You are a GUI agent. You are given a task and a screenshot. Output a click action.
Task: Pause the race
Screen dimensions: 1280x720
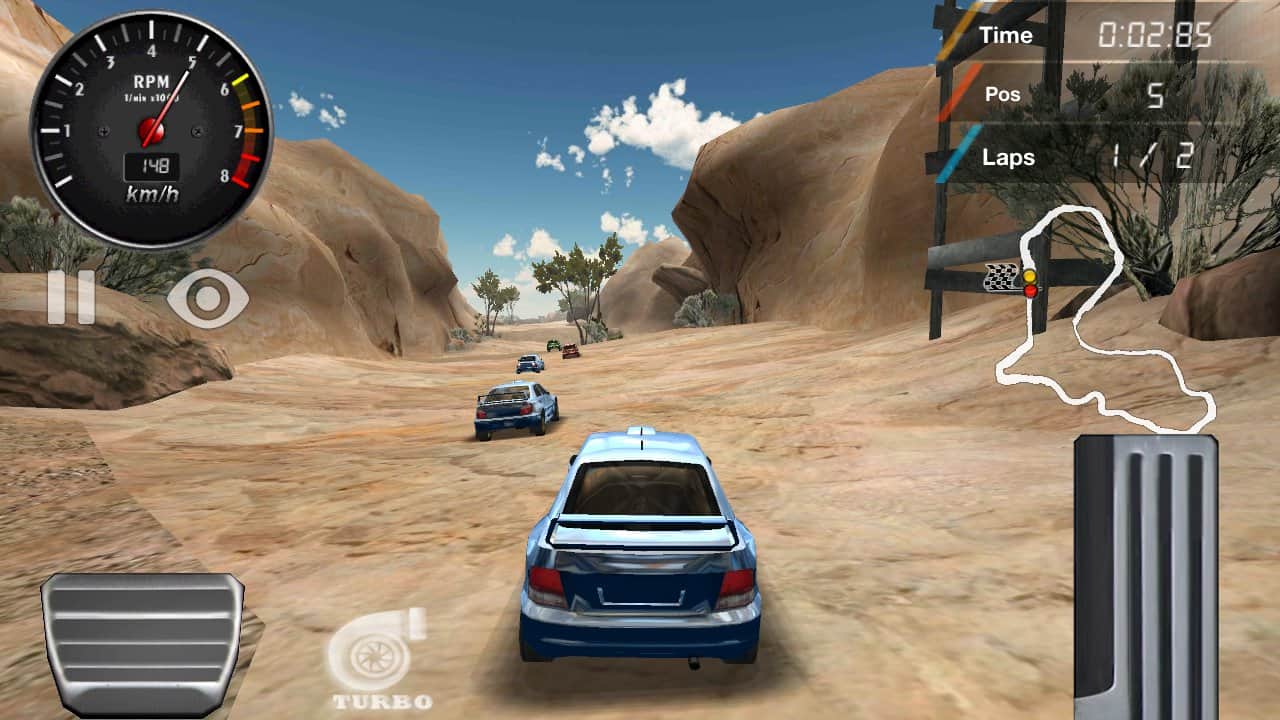pos(71,297)
